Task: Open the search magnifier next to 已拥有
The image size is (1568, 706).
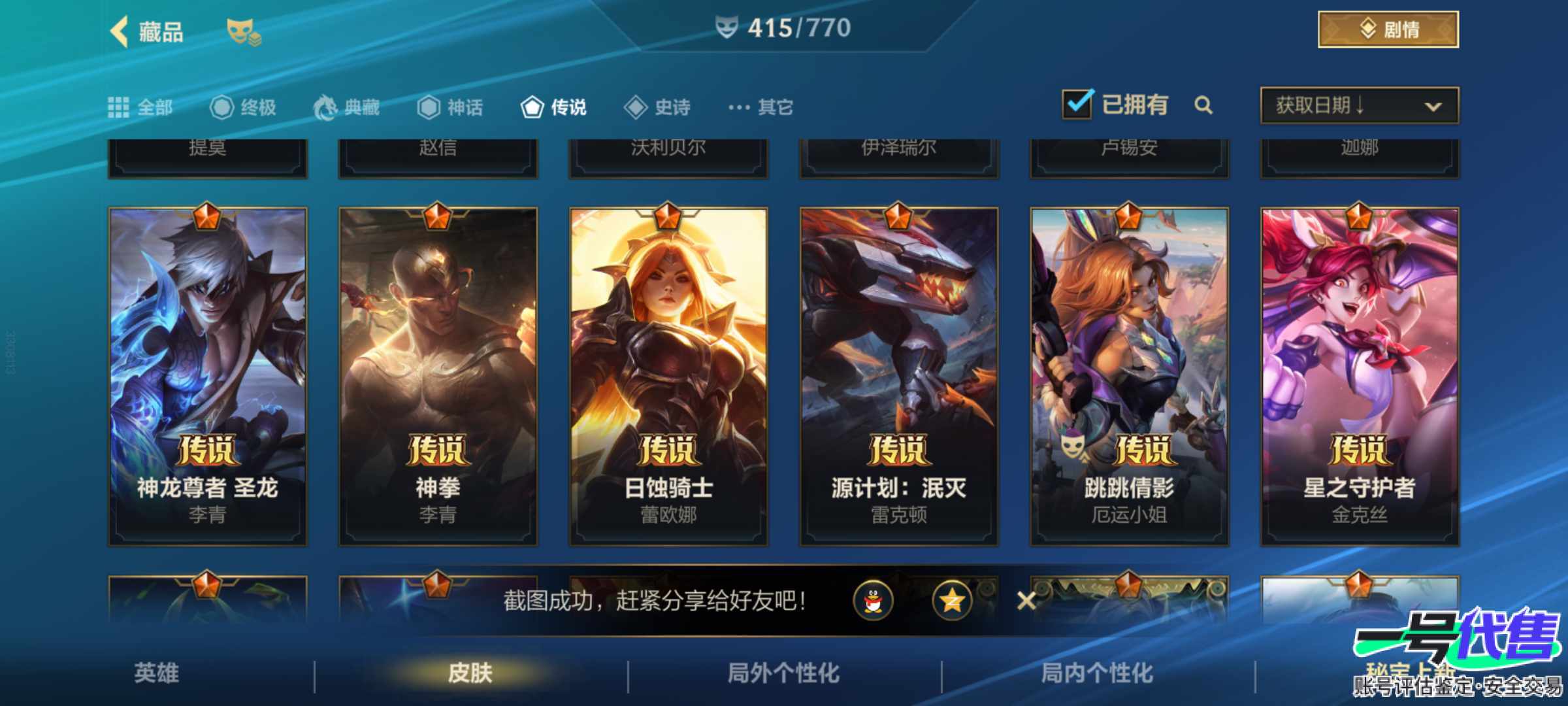Action: [x=1205, y=106]
